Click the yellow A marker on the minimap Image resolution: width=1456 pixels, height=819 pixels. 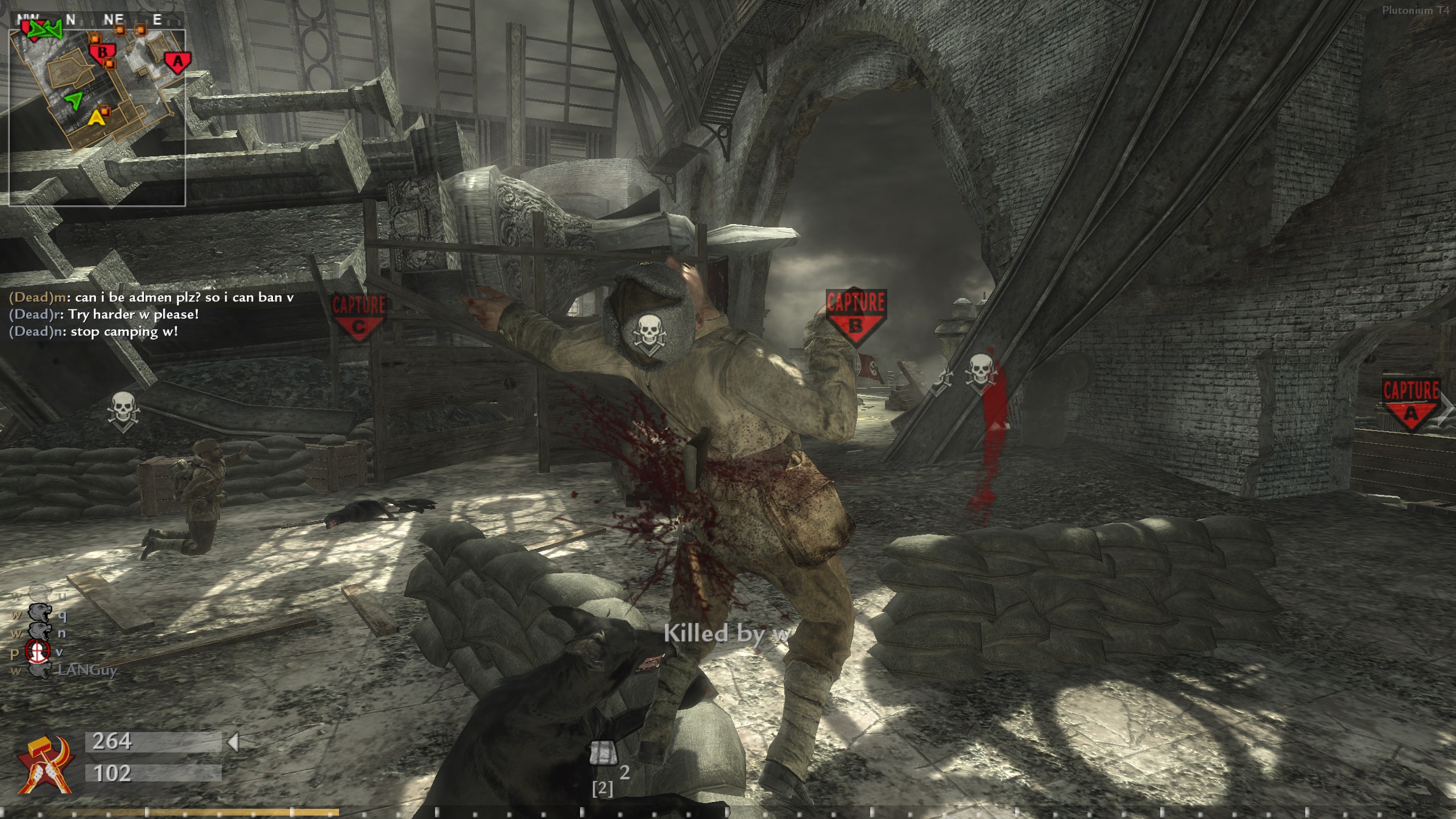[97, 118]
